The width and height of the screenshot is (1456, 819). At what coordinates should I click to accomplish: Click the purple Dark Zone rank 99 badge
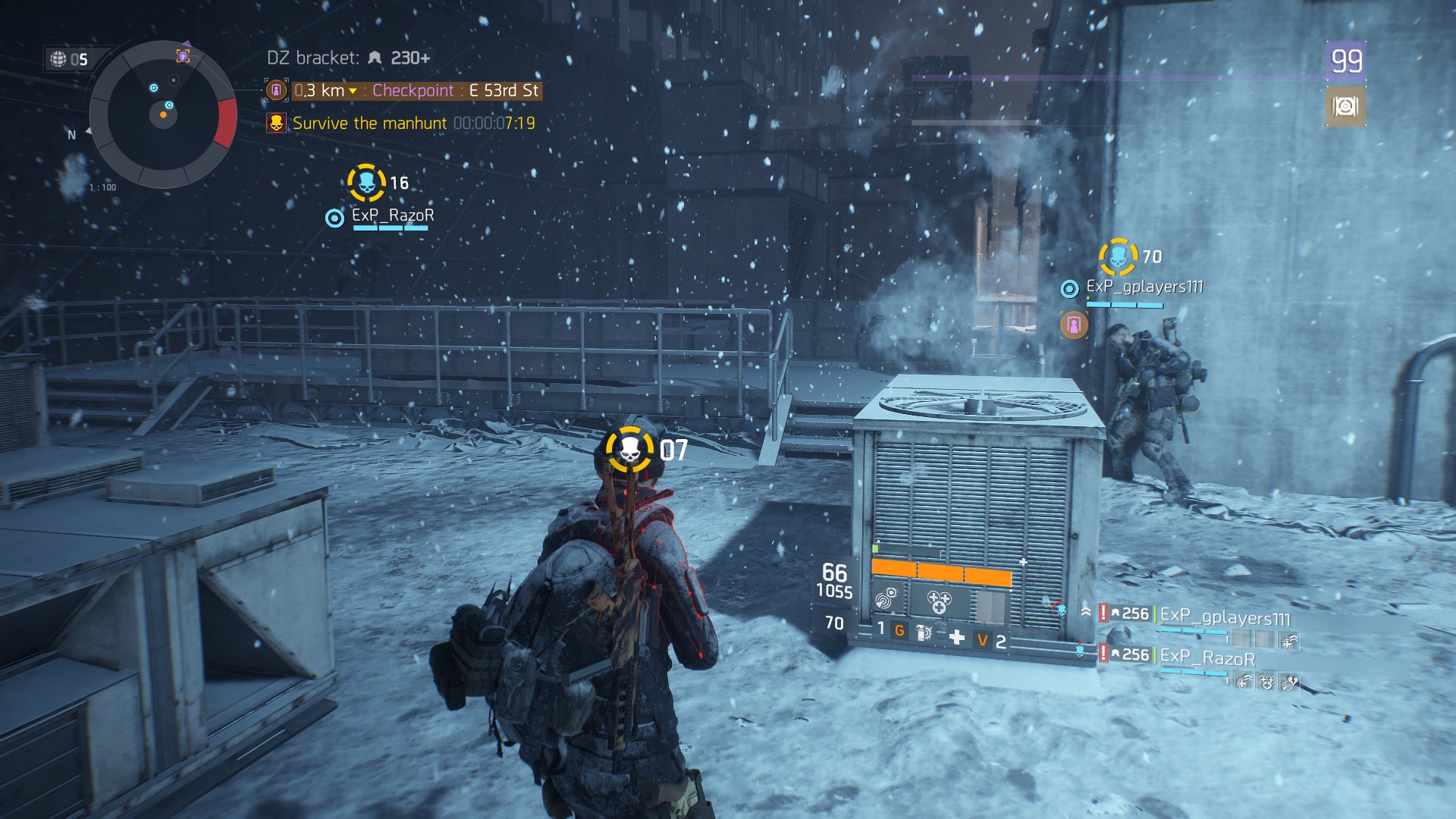[x=1346, y=61]
